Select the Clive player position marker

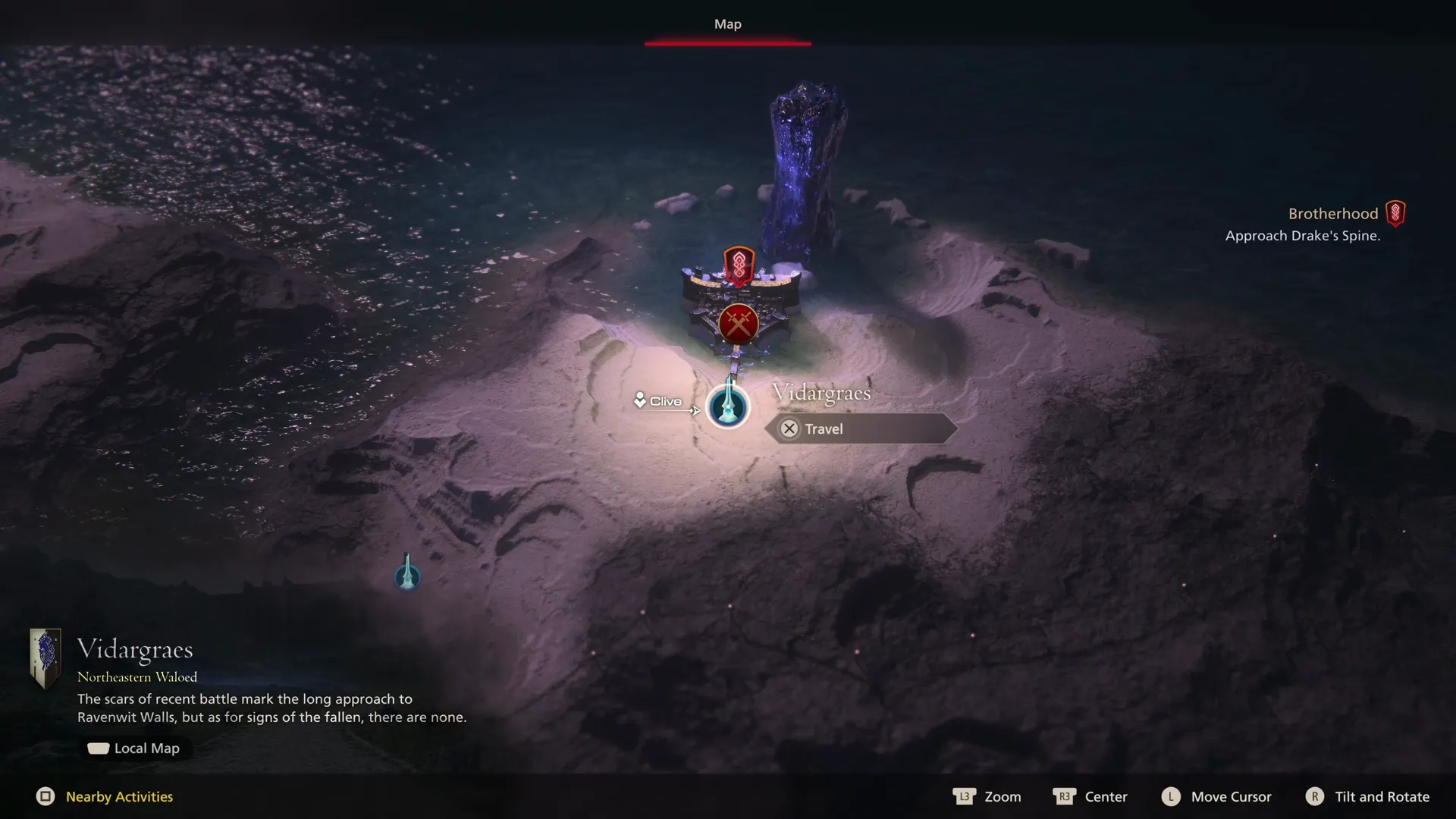click(641, 400)
